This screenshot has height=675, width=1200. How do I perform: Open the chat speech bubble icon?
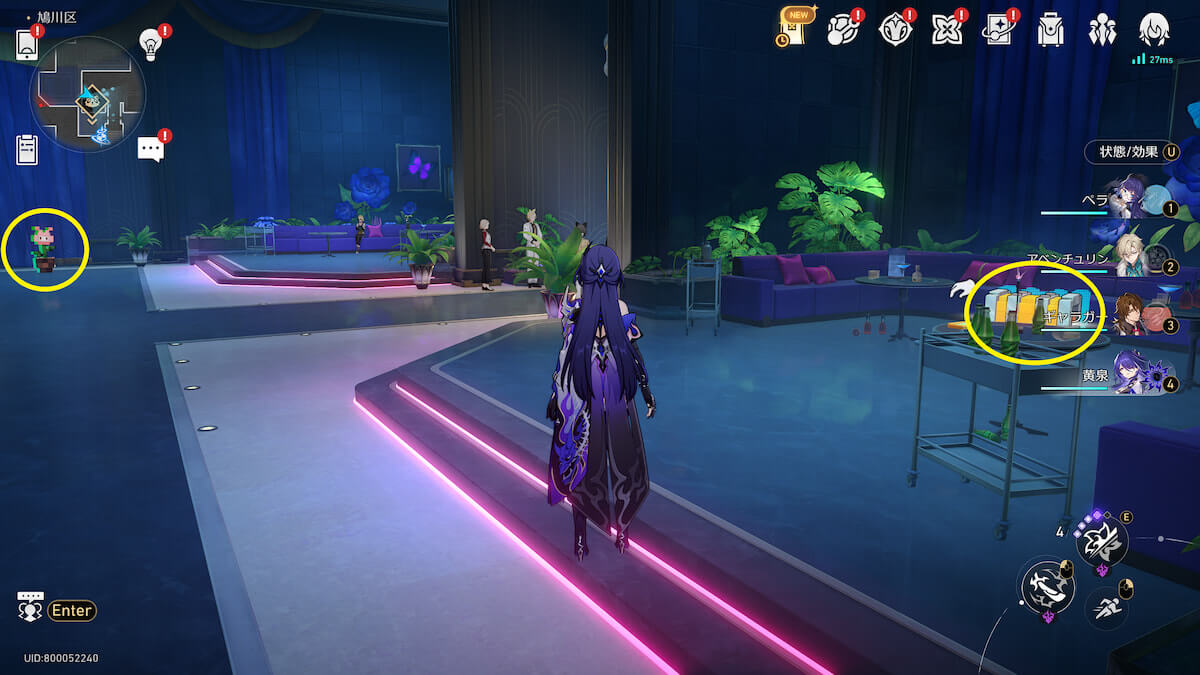(x=150, y=149)
